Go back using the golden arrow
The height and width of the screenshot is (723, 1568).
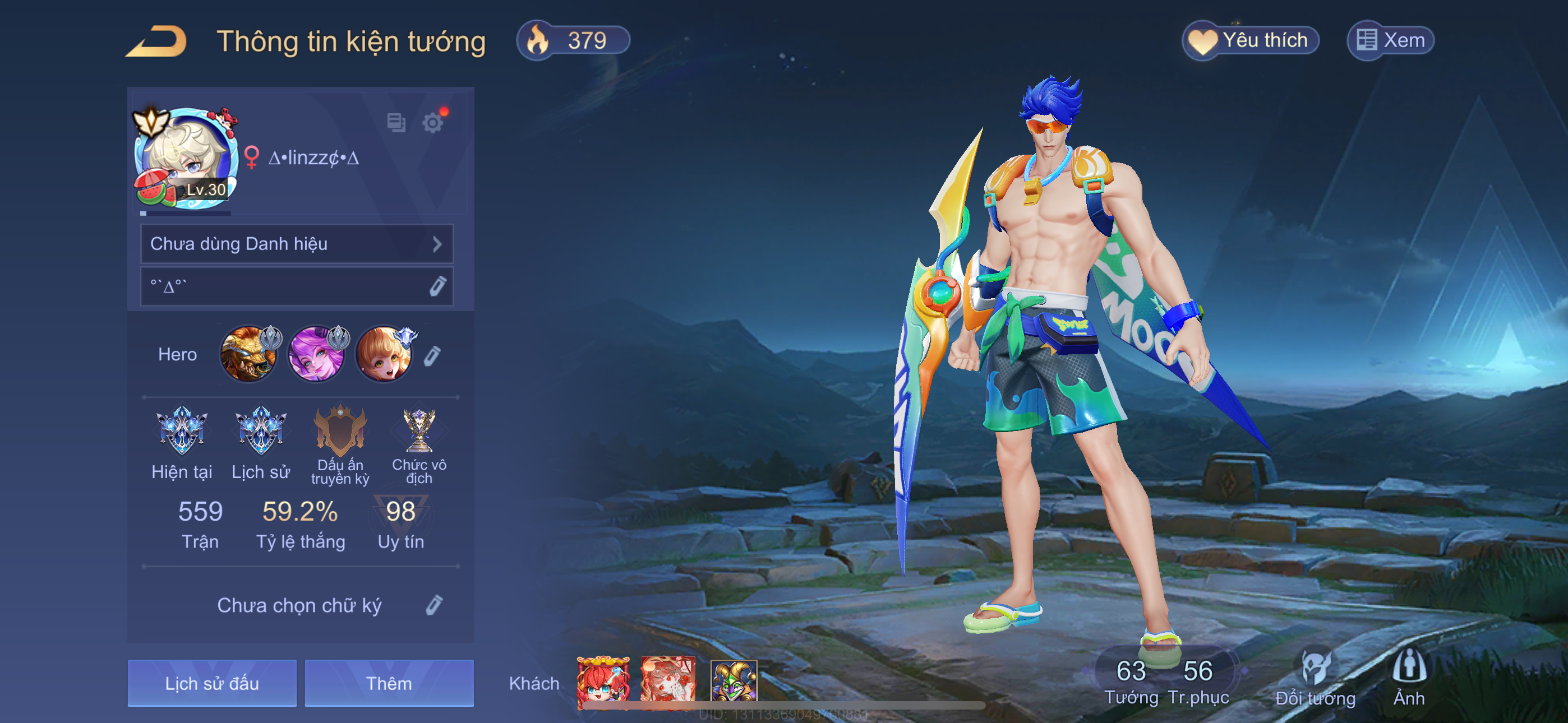pos(157,42)
